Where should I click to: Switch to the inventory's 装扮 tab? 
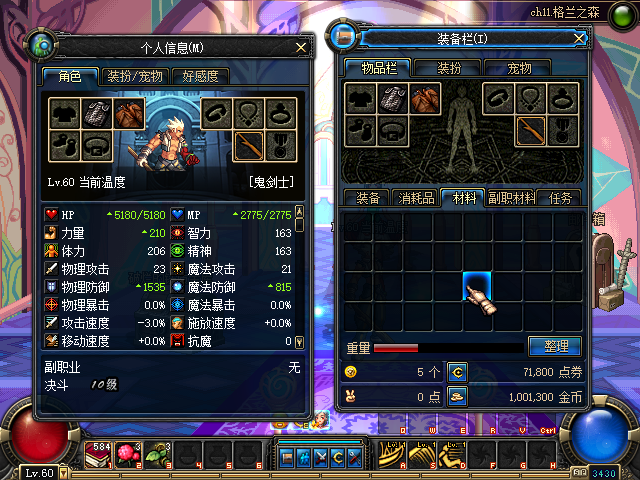[449, 68]
